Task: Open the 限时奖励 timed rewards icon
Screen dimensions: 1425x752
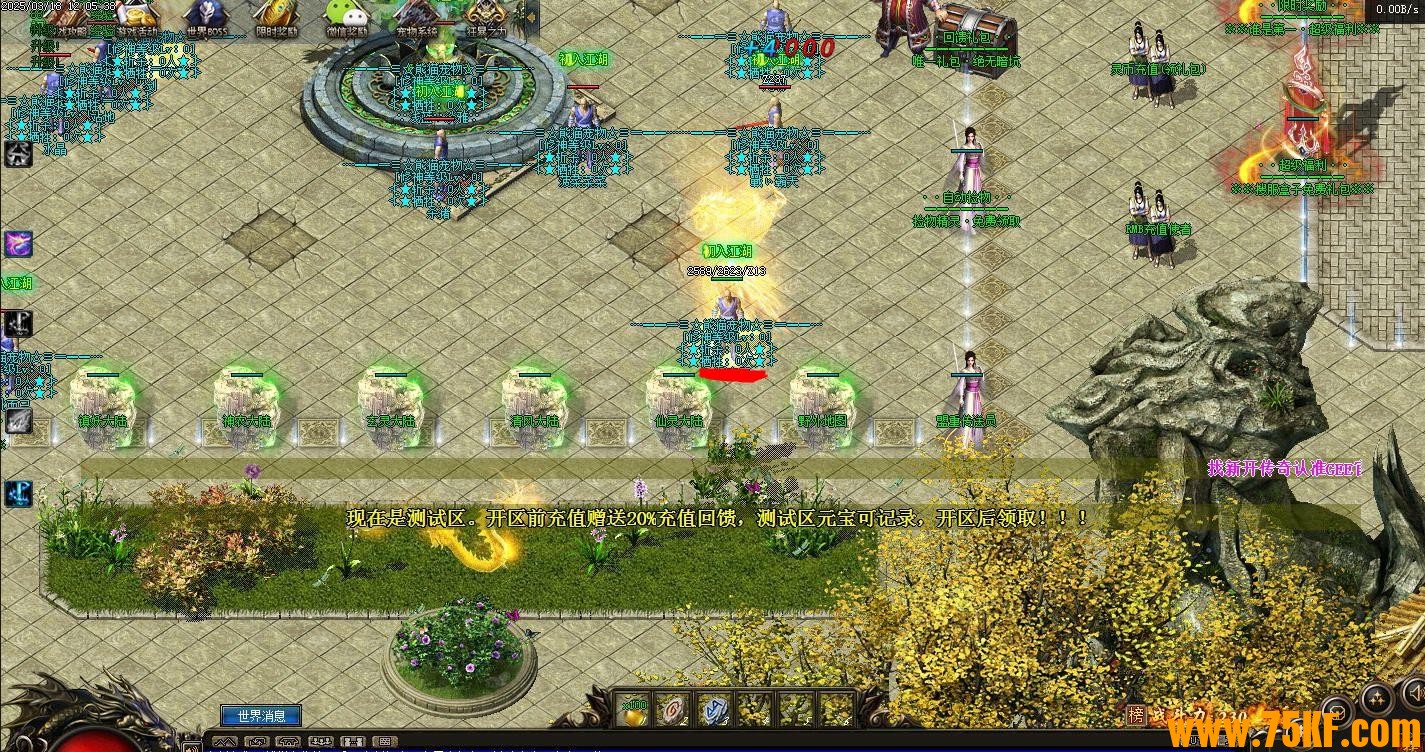Action: [275, 16]
